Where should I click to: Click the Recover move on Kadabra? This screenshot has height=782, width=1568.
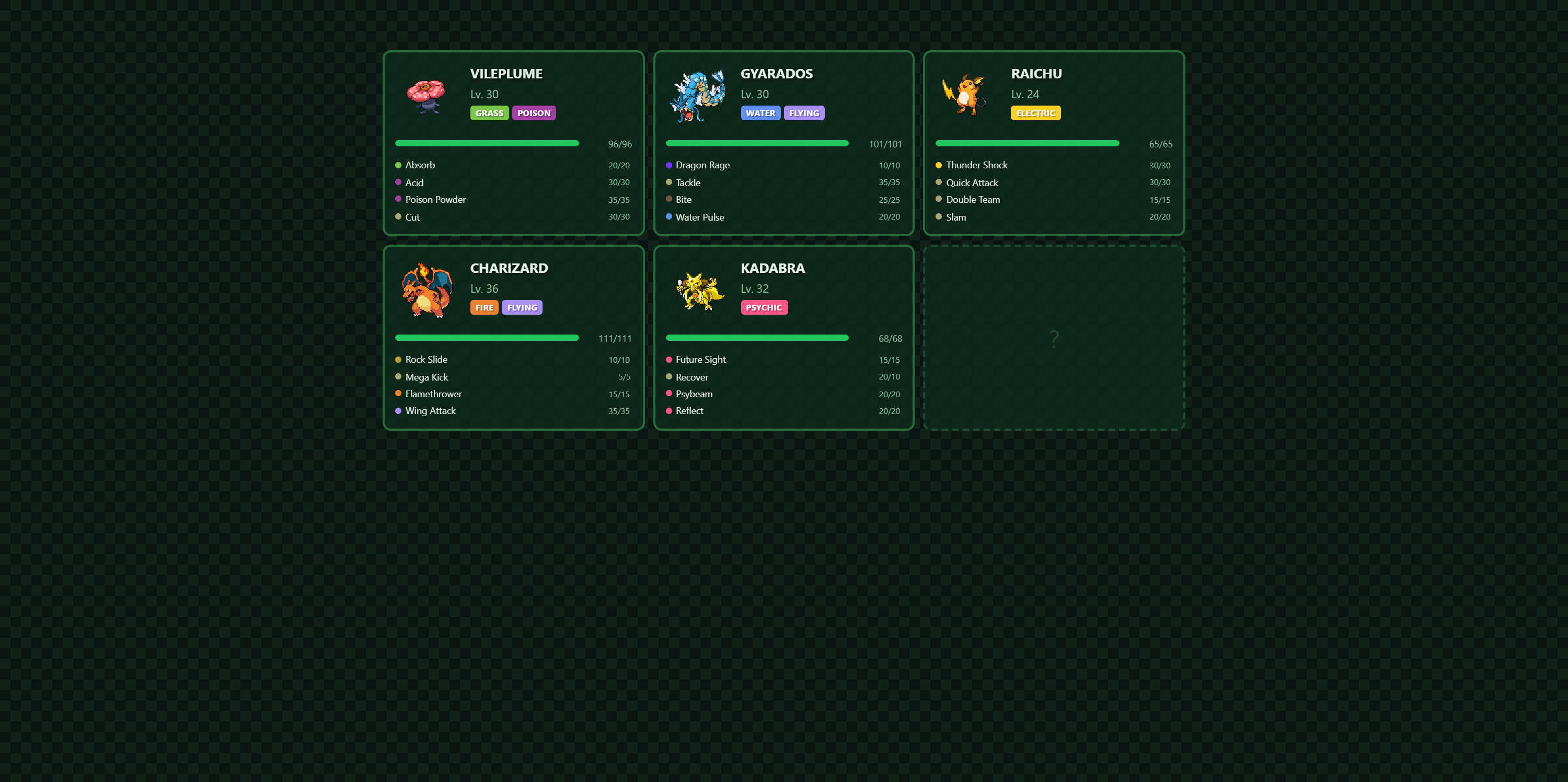coord(692,377)
